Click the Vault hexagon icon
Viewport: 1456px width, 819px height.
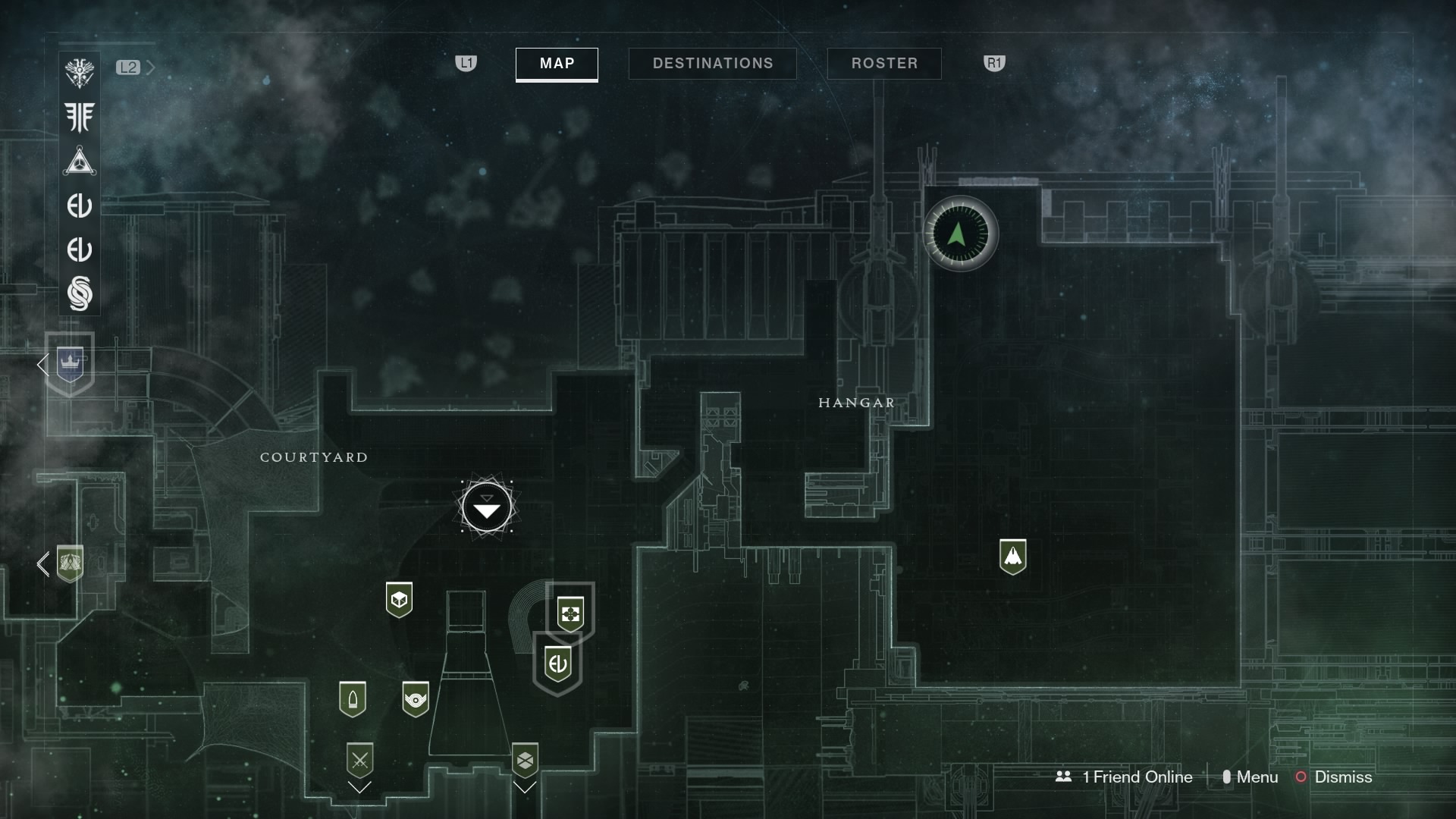click(525, 760)
